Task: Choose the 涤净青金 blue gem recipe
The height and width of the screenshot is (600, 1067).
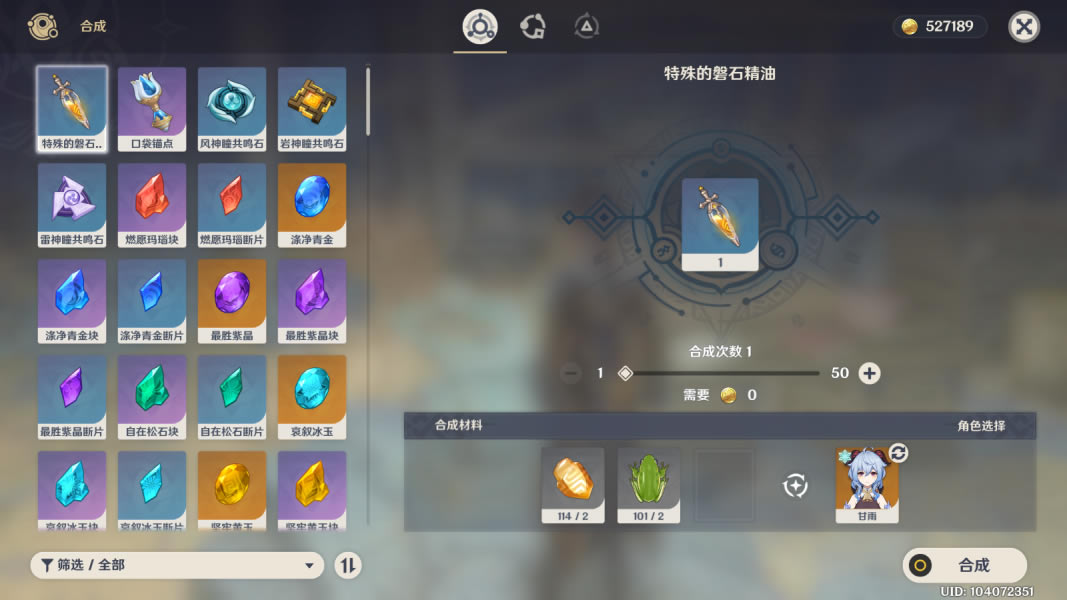Action: tap(312, 204)
